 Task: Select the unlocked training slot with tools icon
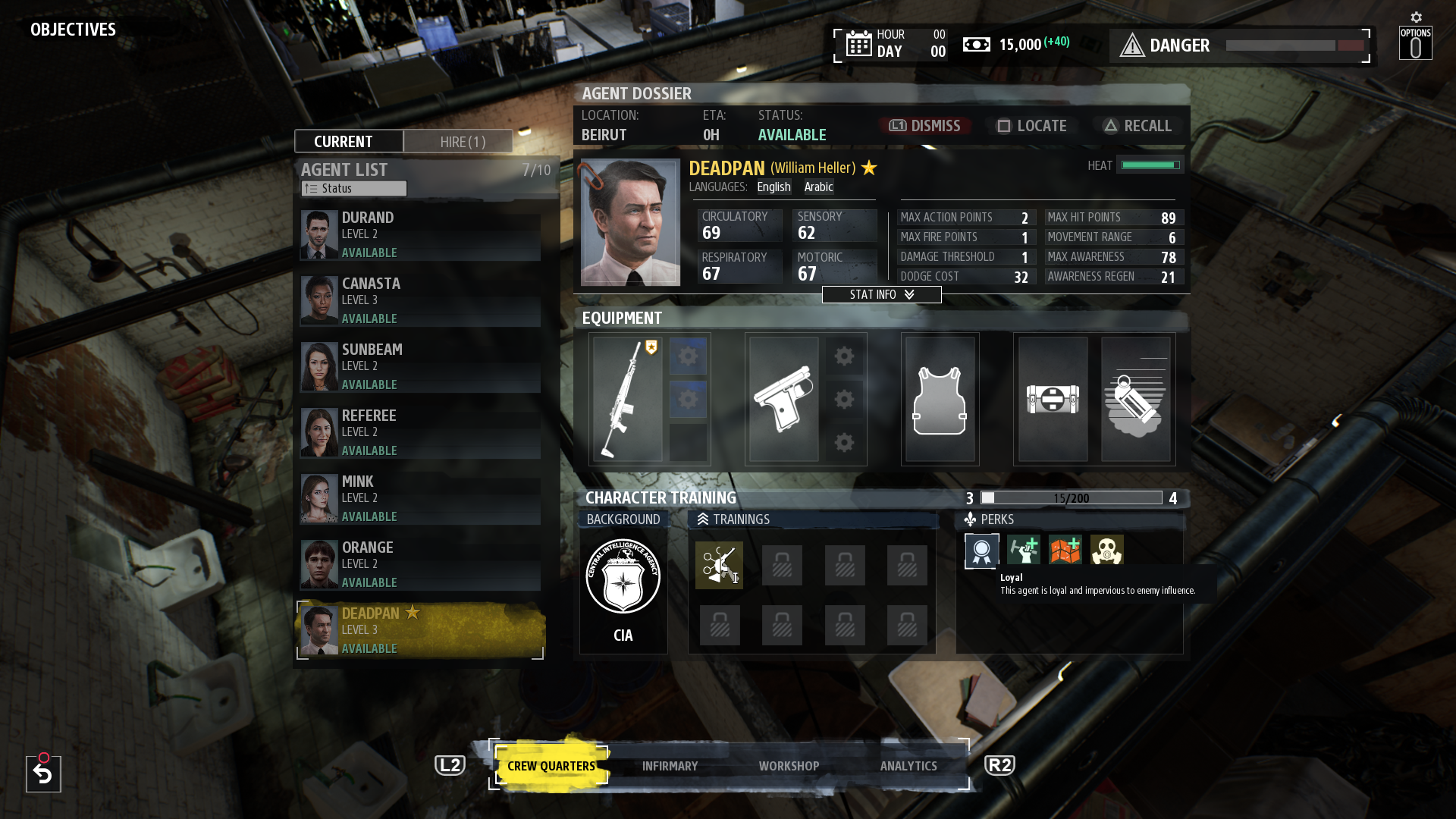719,565
